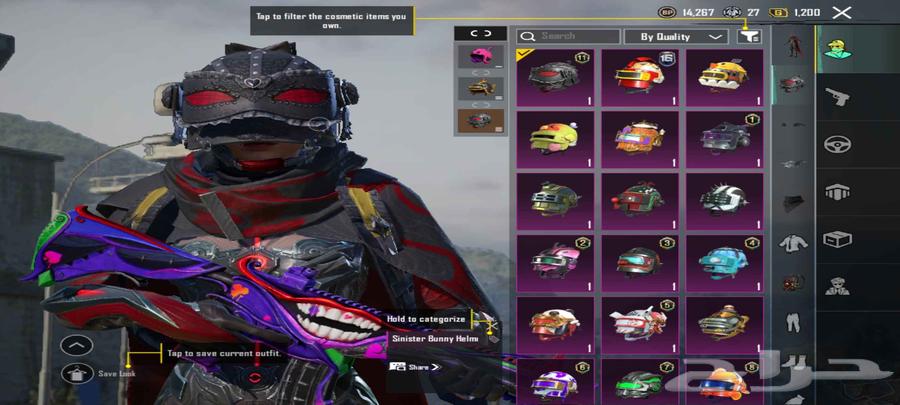Open the By Quality sort dropdown
Screen dimensions: 900x405
[x=675, y=36]
